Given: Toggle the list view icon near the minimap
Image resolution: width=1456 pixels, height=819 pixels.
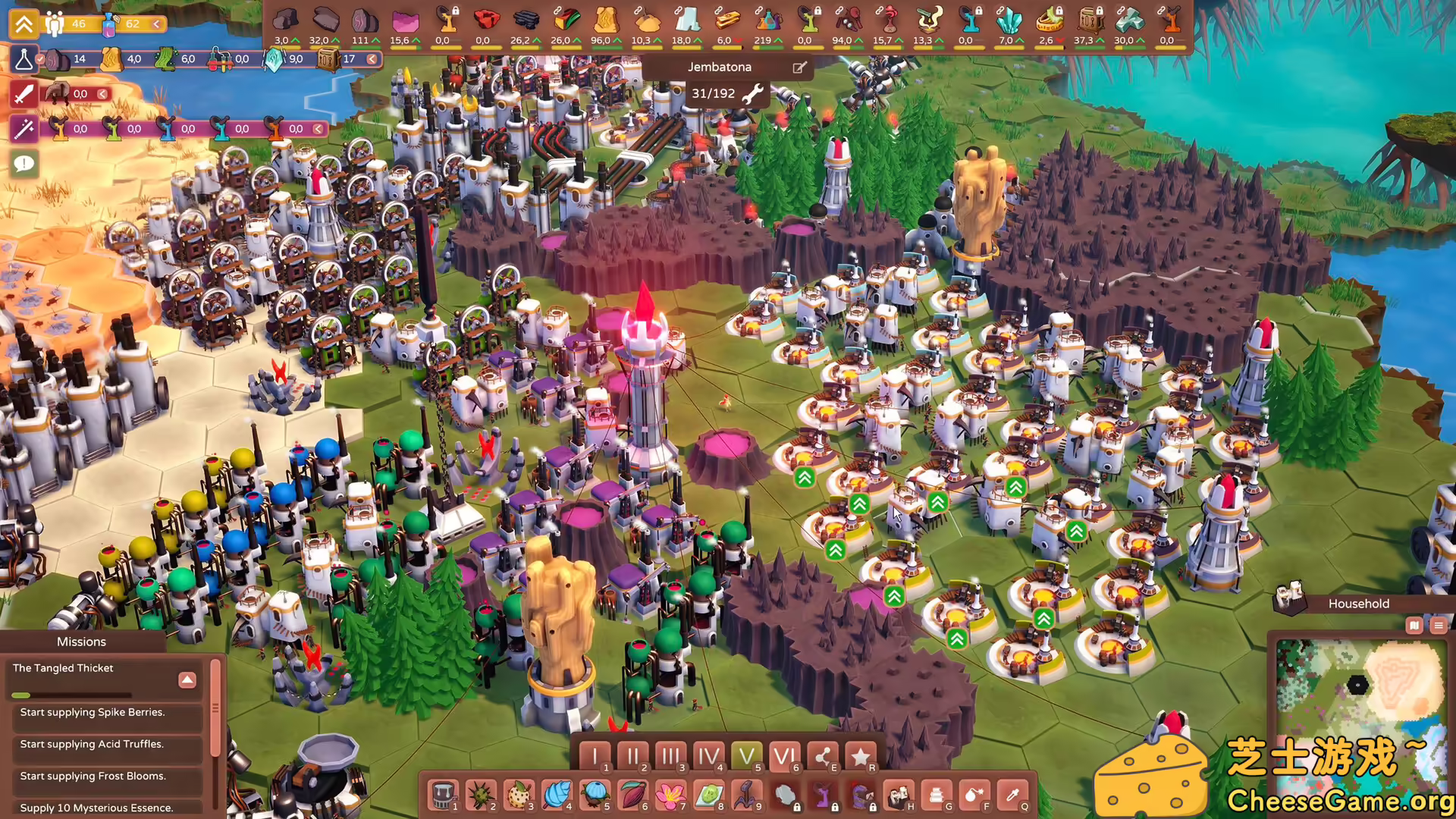Looking at the screenshot, I should click(x=1439, y=626).
